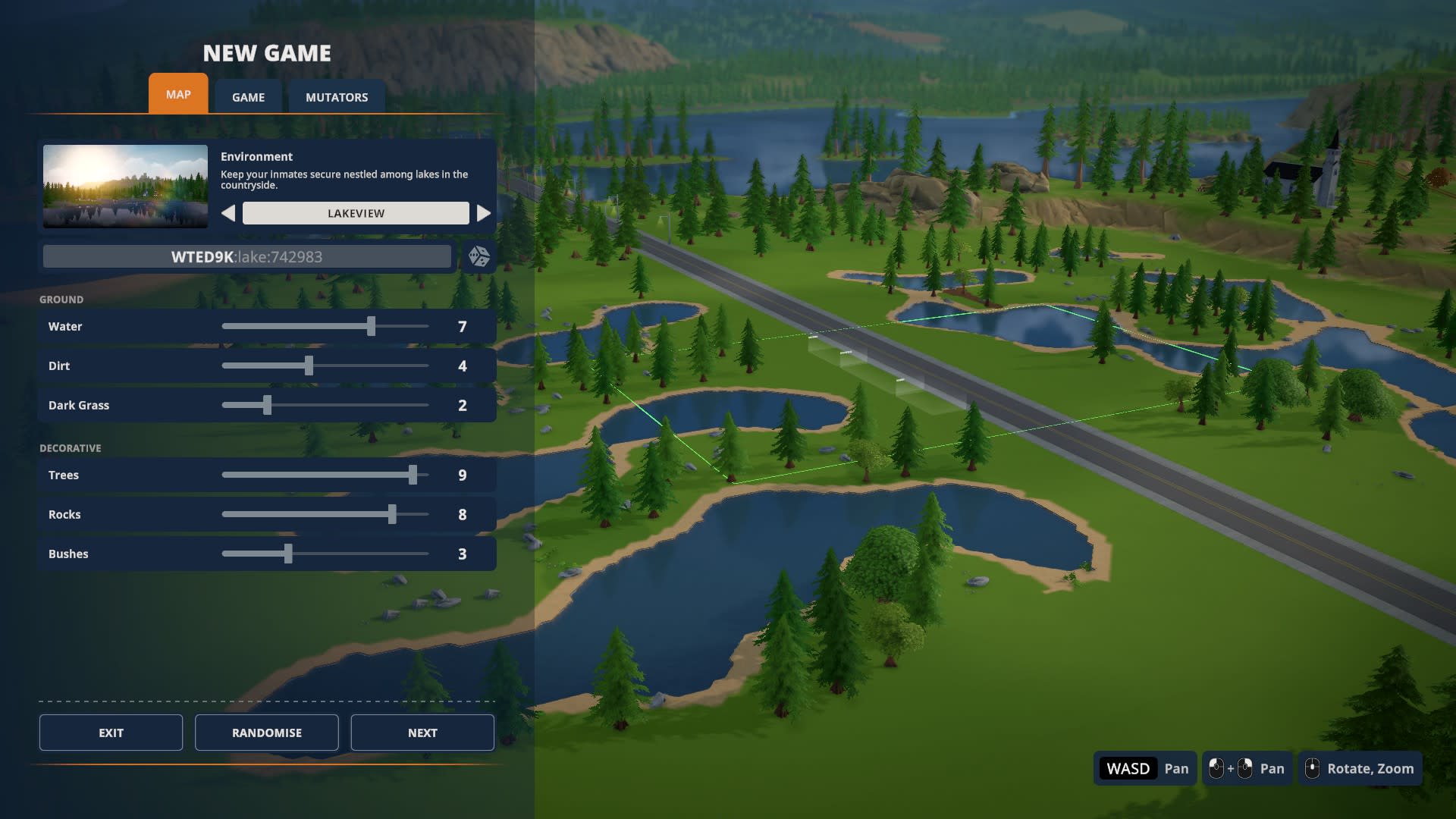Switch to the MUTATORS tab
Screen dimensions: 1456x819
[x=337, y=97]
